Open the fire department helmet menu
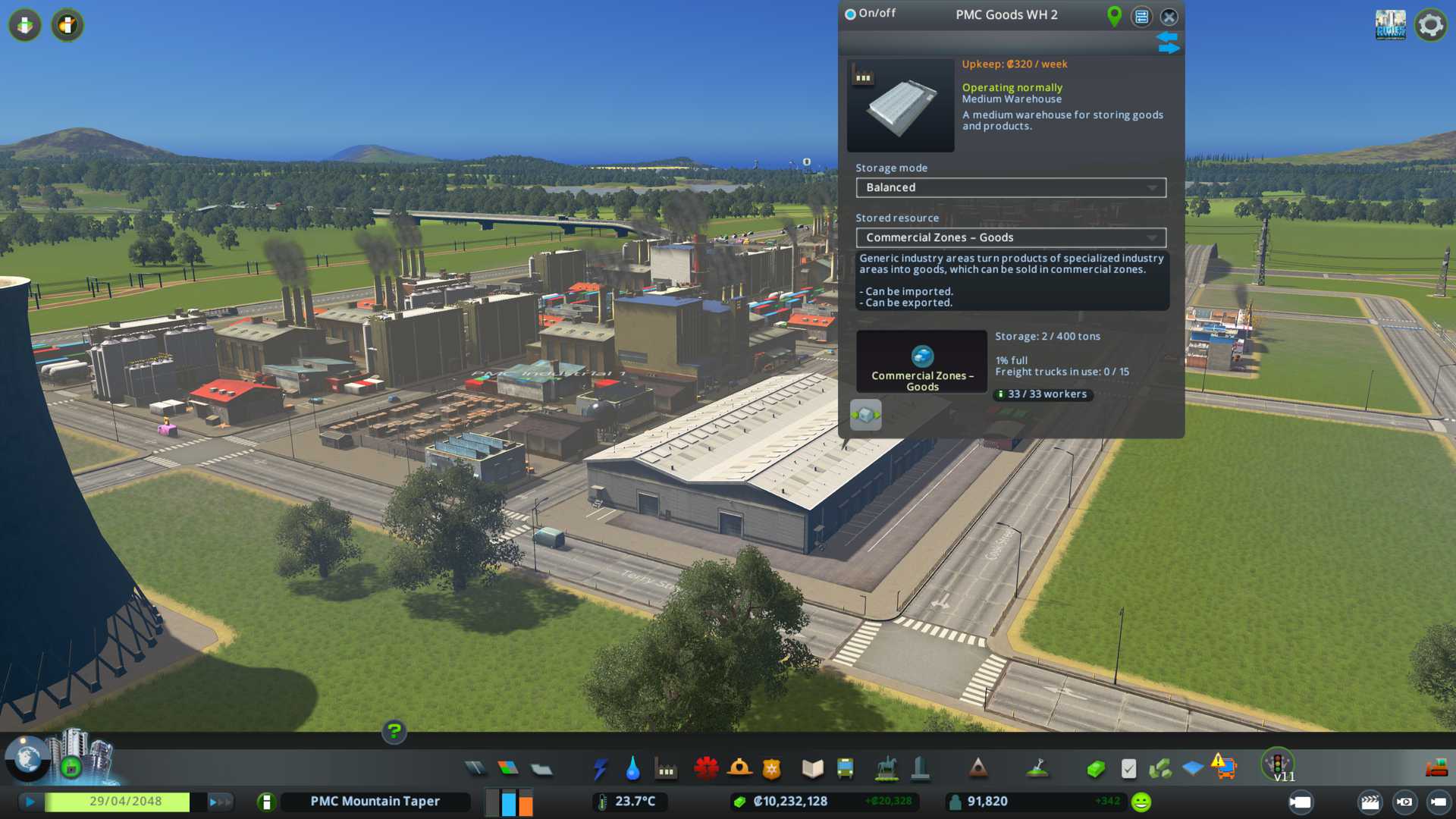1456x819 pixels. coord(739,769)
